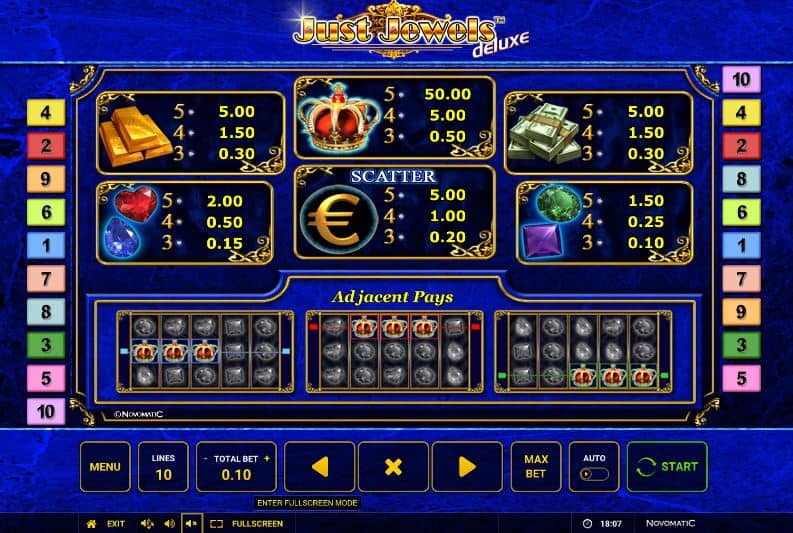Open the MENU button
Viewport: 793px width, 533px height.
tap(105, 467)
